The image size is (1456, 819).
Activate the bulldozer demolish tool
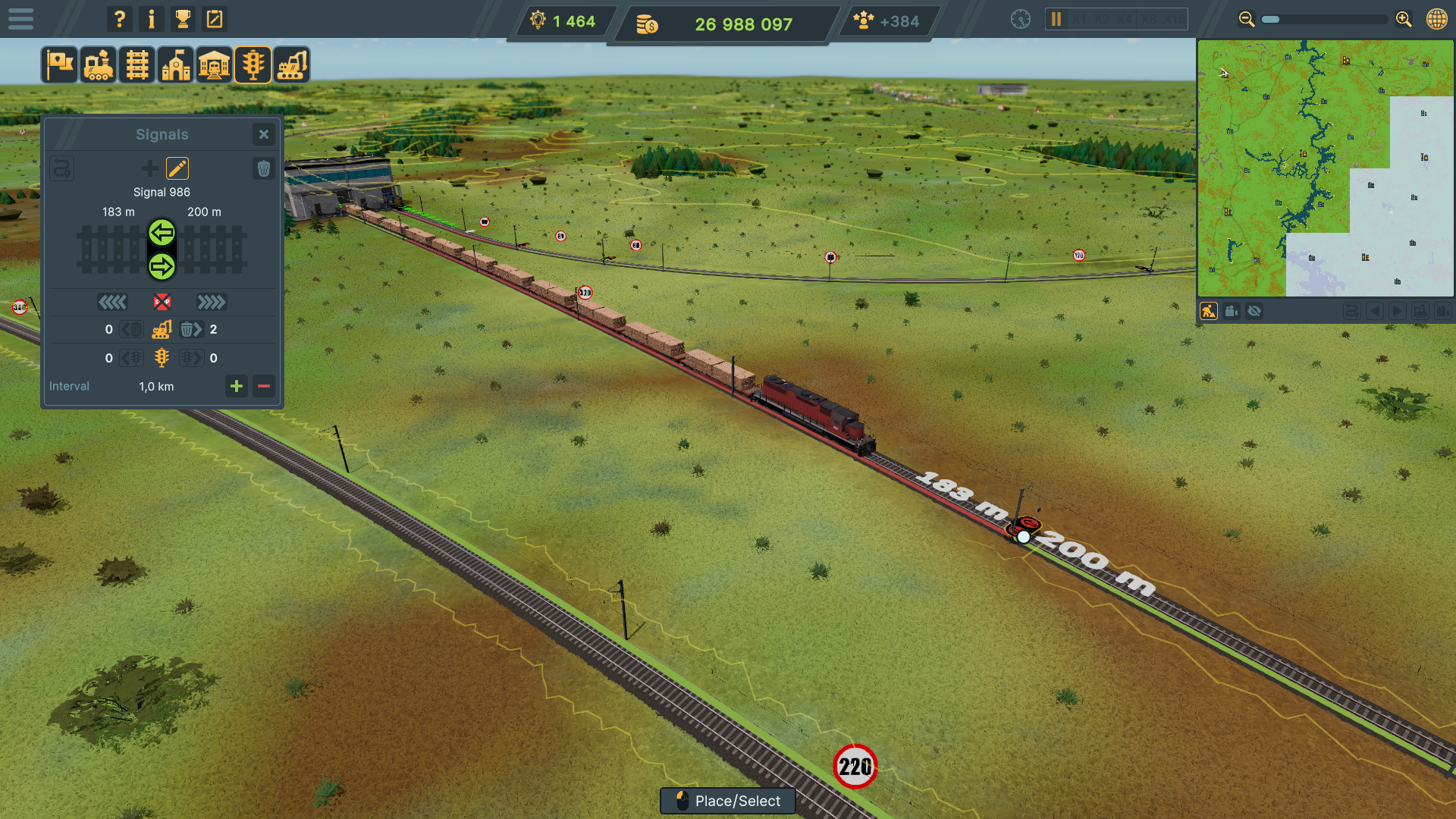pyautogui.click(x=292, y=64)
